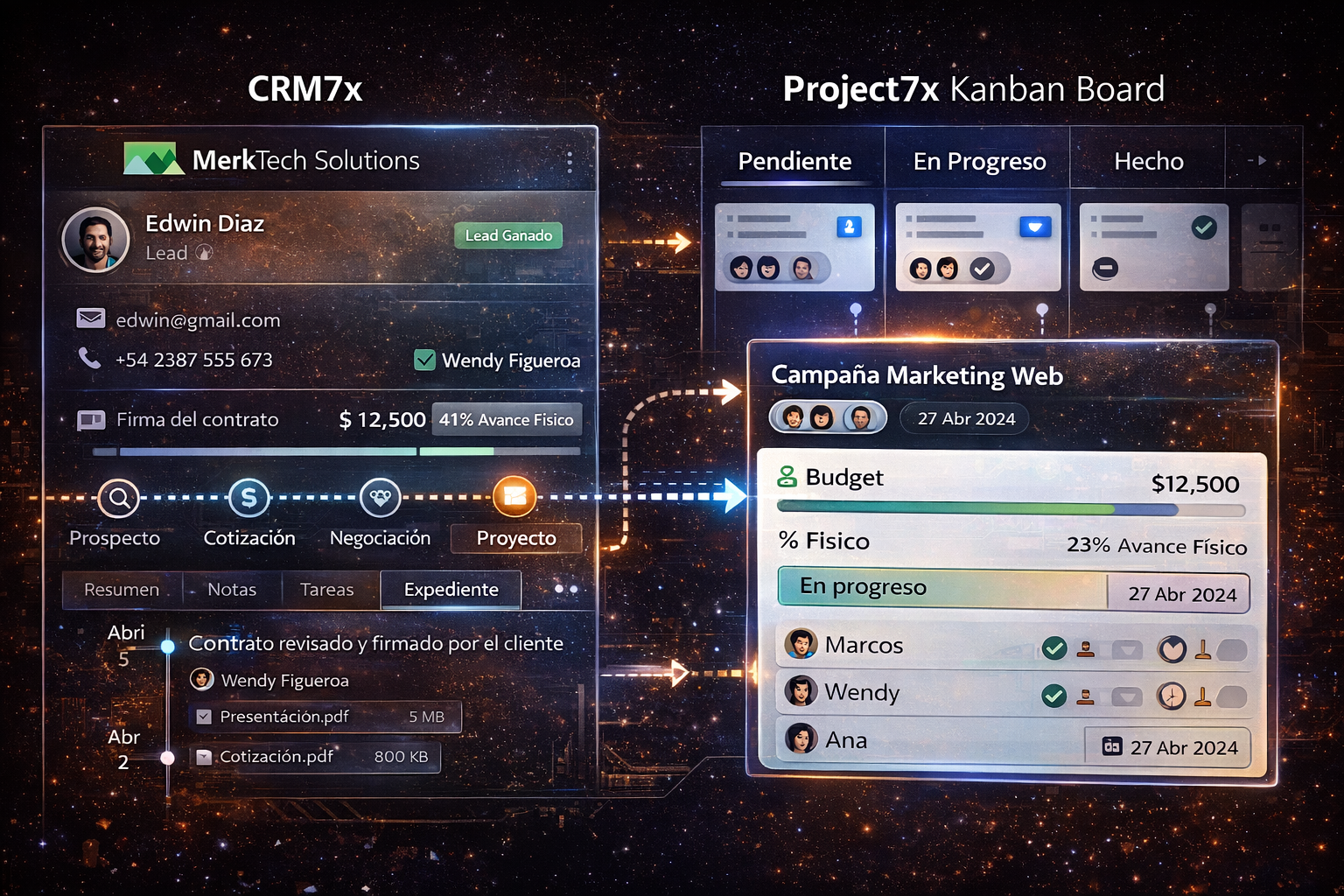
Task: Open the MerkTech Solutions three-dot menu
Action: 570,161
